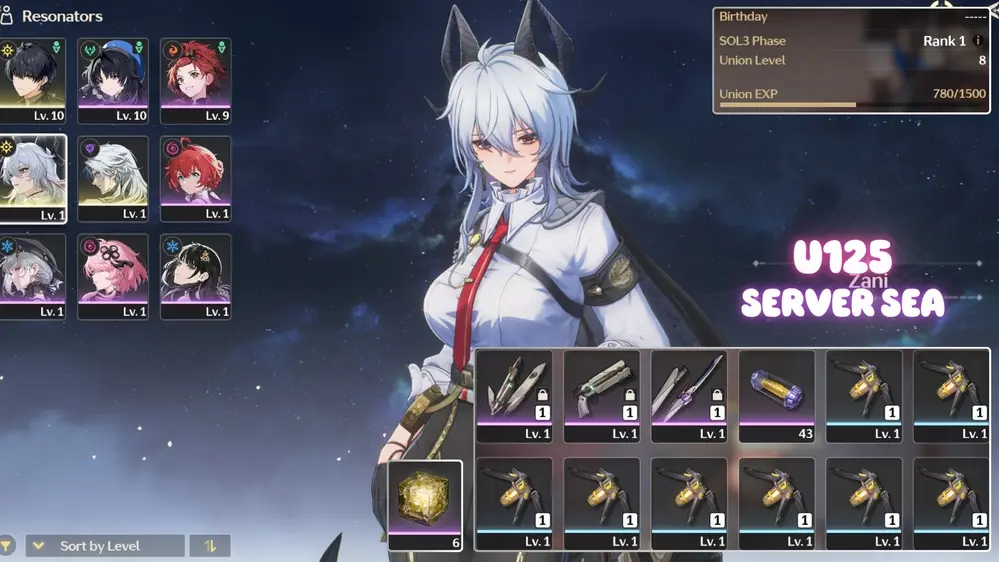Open the Sort by Level dropdown
999x562 pixels.
point(105,546)
